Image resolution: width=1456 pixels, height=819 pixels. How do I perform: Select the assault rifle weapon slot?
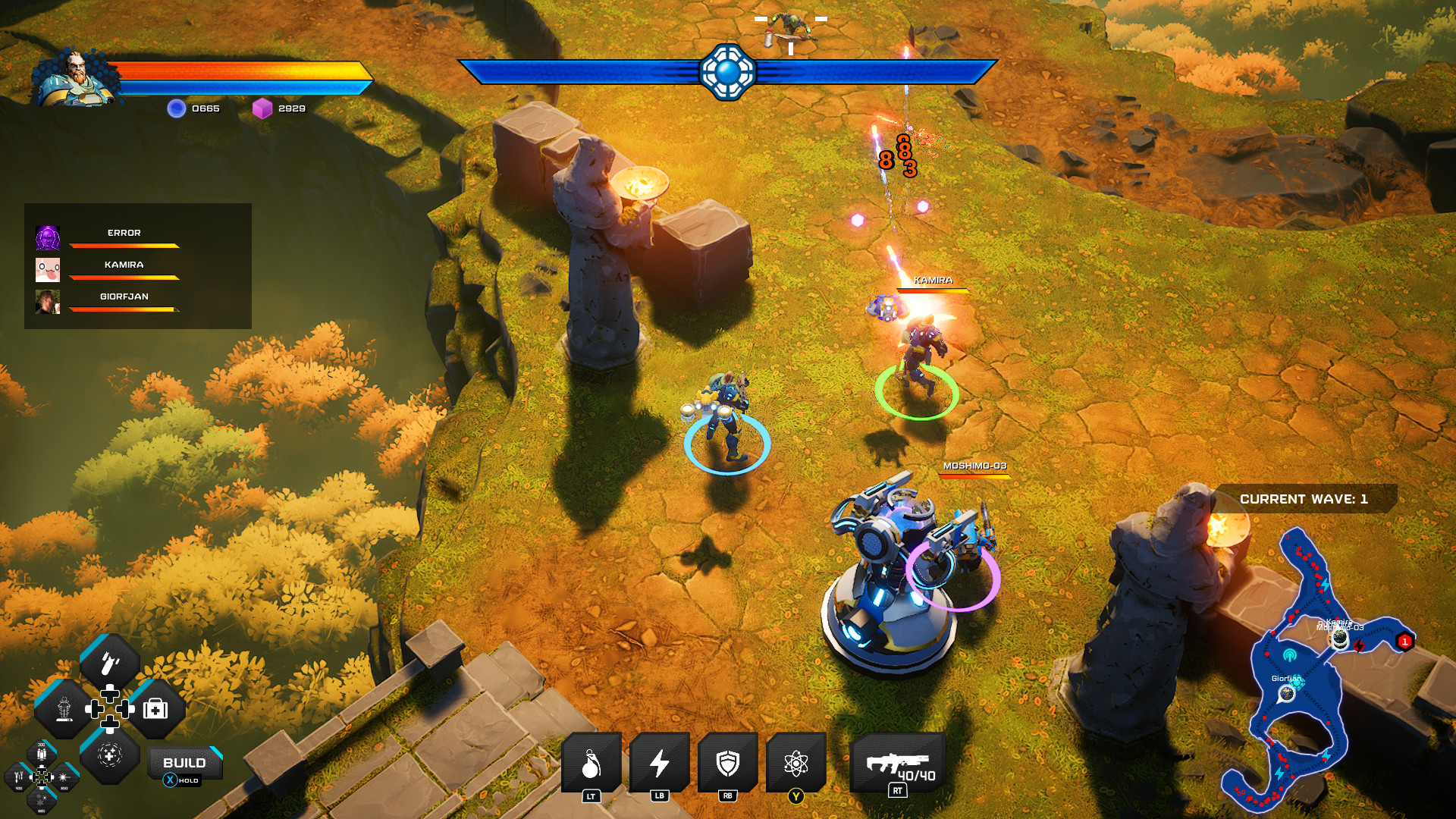(899, 763)
